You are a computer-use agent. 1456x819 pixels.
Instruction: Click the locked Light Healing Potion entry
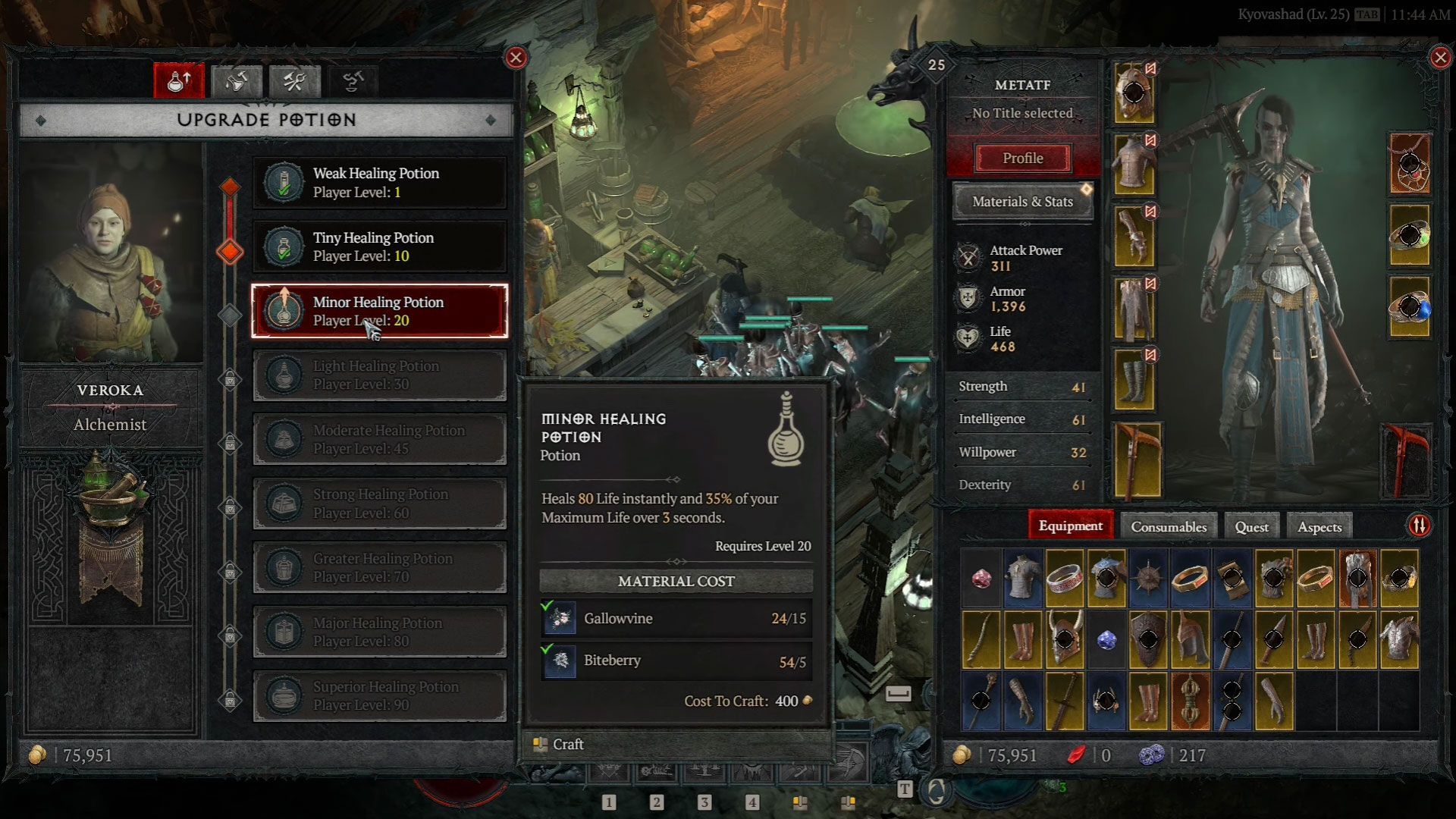click(379, 375)
